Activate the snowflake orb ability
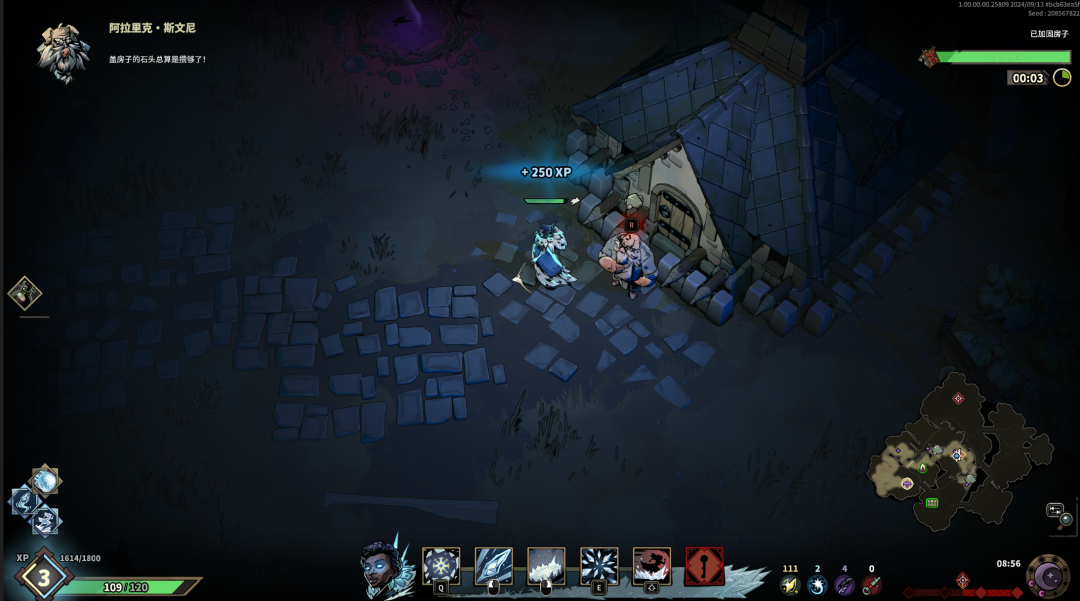The height and width of the screenshot is (601, 1080). tap(441, 566)
